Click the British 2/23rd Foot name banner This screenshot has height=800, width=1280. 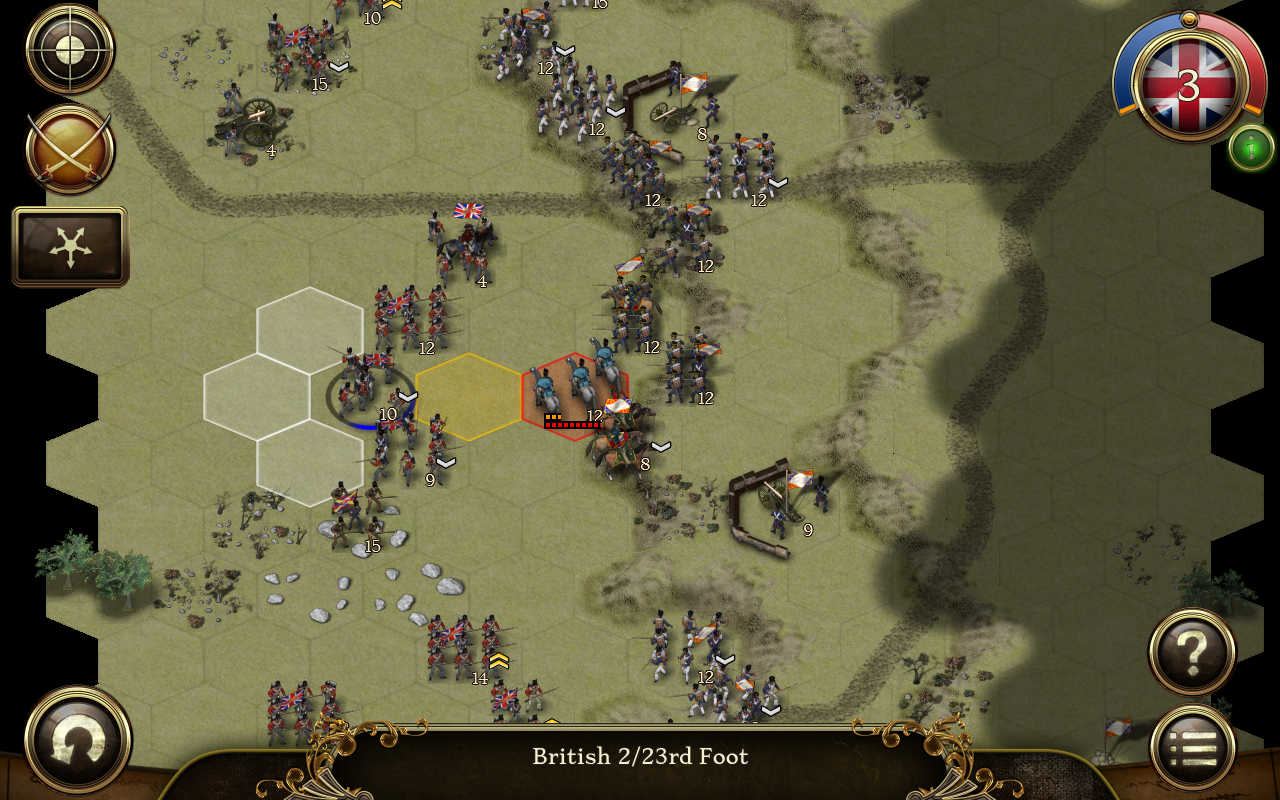pos(640,757)
